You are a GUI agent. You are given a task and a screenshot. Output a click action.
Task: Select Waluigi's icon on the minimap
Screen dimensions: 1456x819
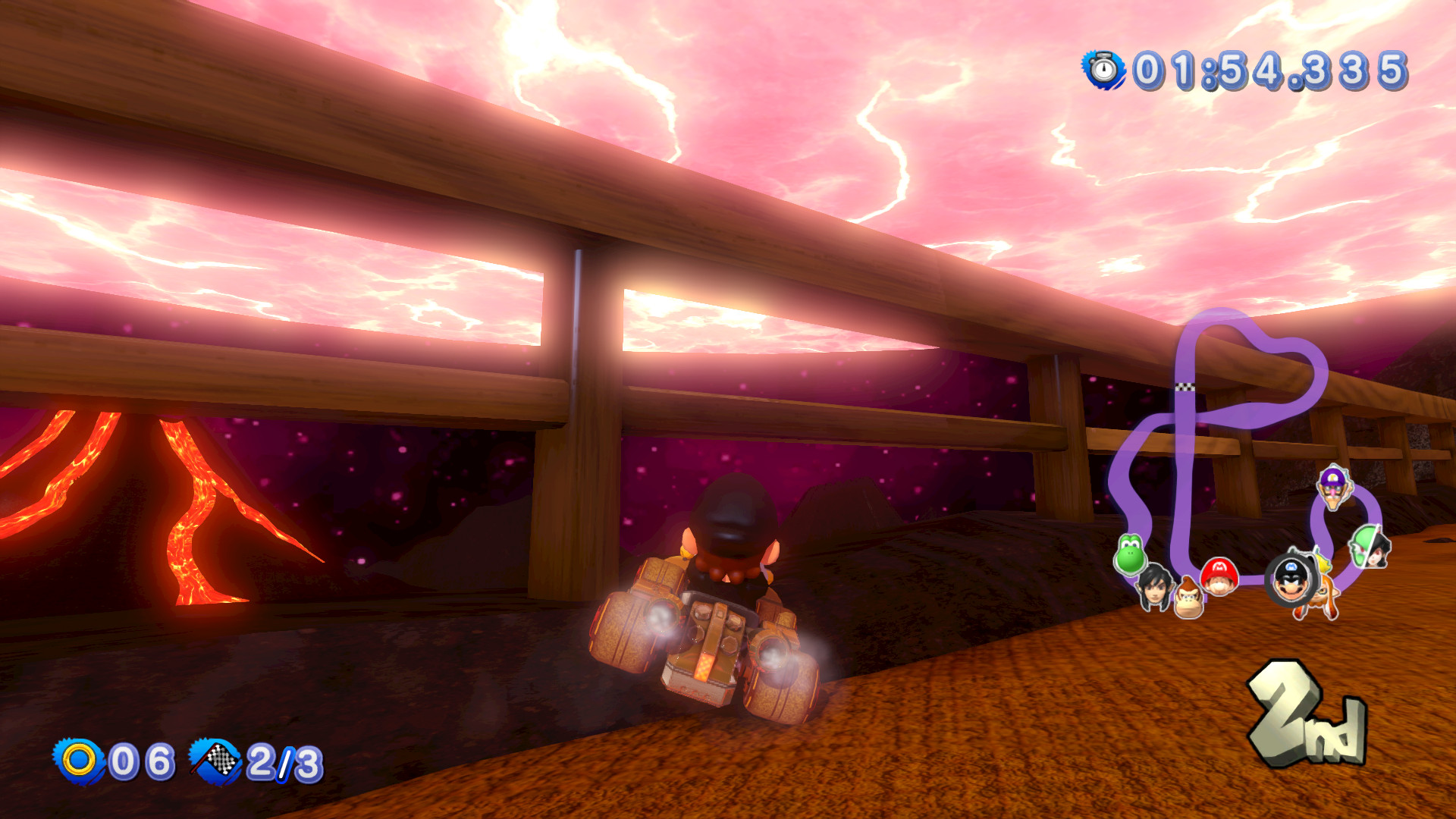[1333, 489]
